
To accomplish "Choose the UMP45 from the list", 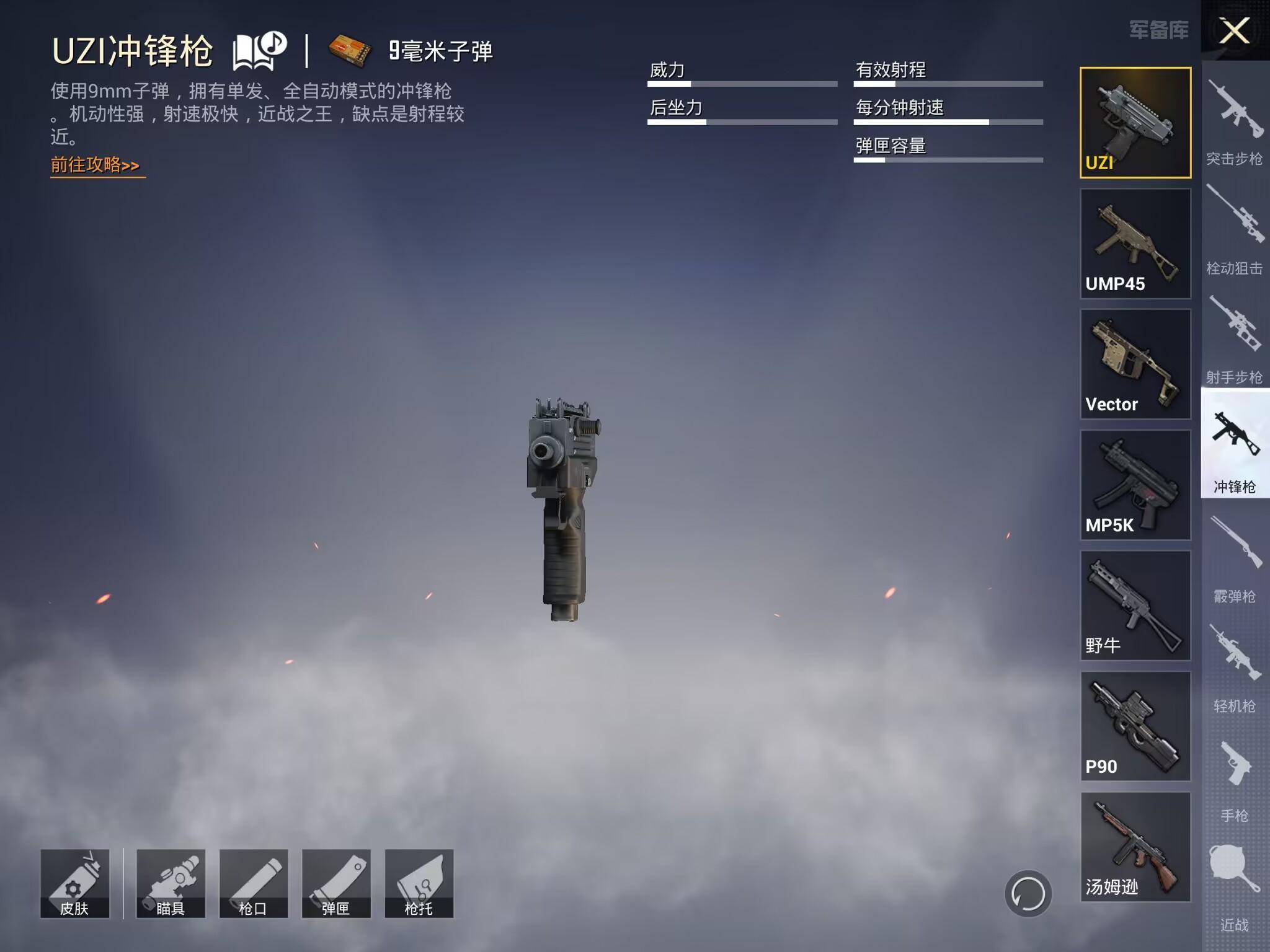I will pyautogui.click(x=1135, y=244).
